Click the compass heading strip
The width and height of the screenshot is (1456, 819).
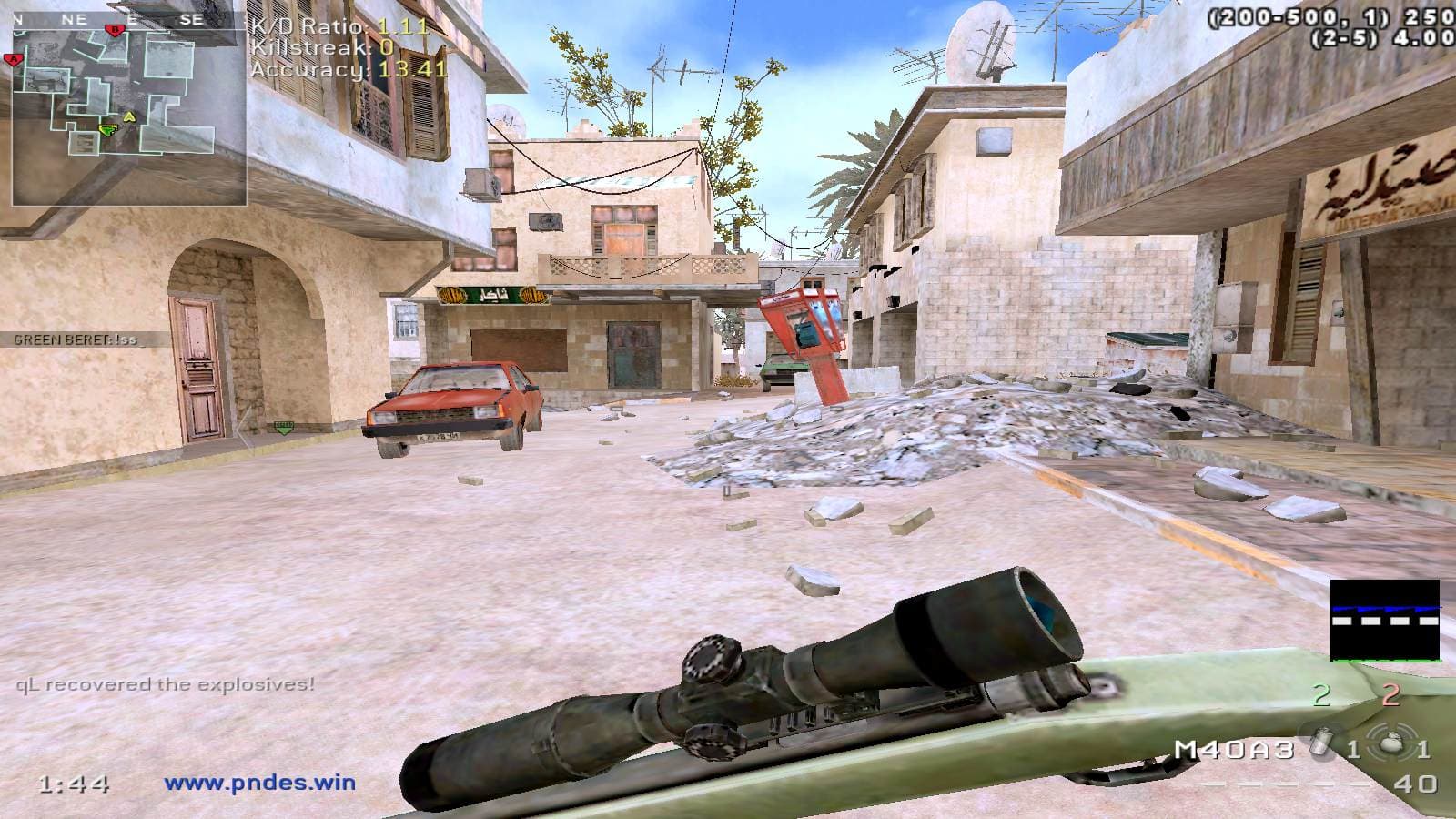[x=129, y=19]
